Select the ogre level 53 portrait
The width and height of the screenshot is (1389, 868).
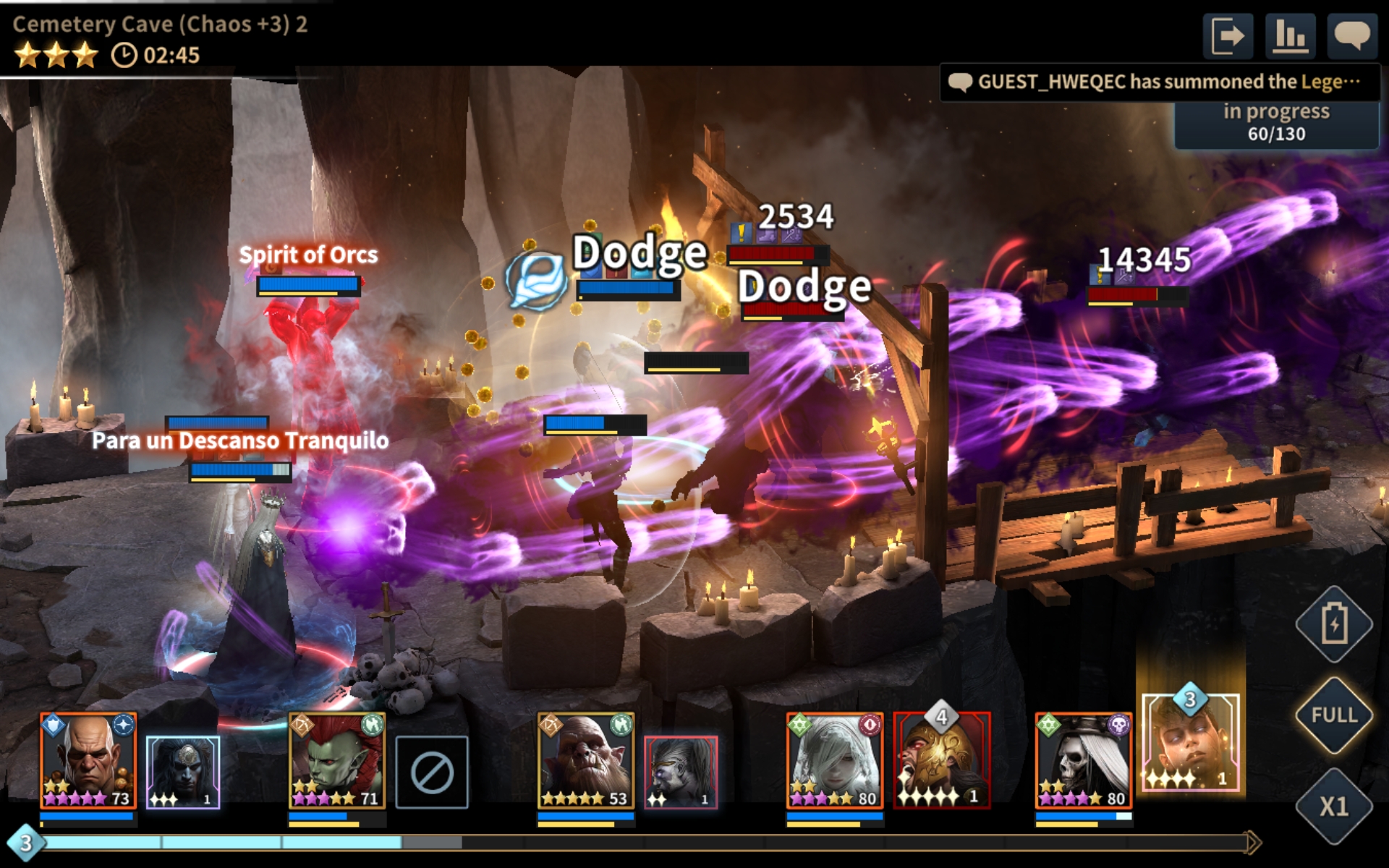point(585,761)
